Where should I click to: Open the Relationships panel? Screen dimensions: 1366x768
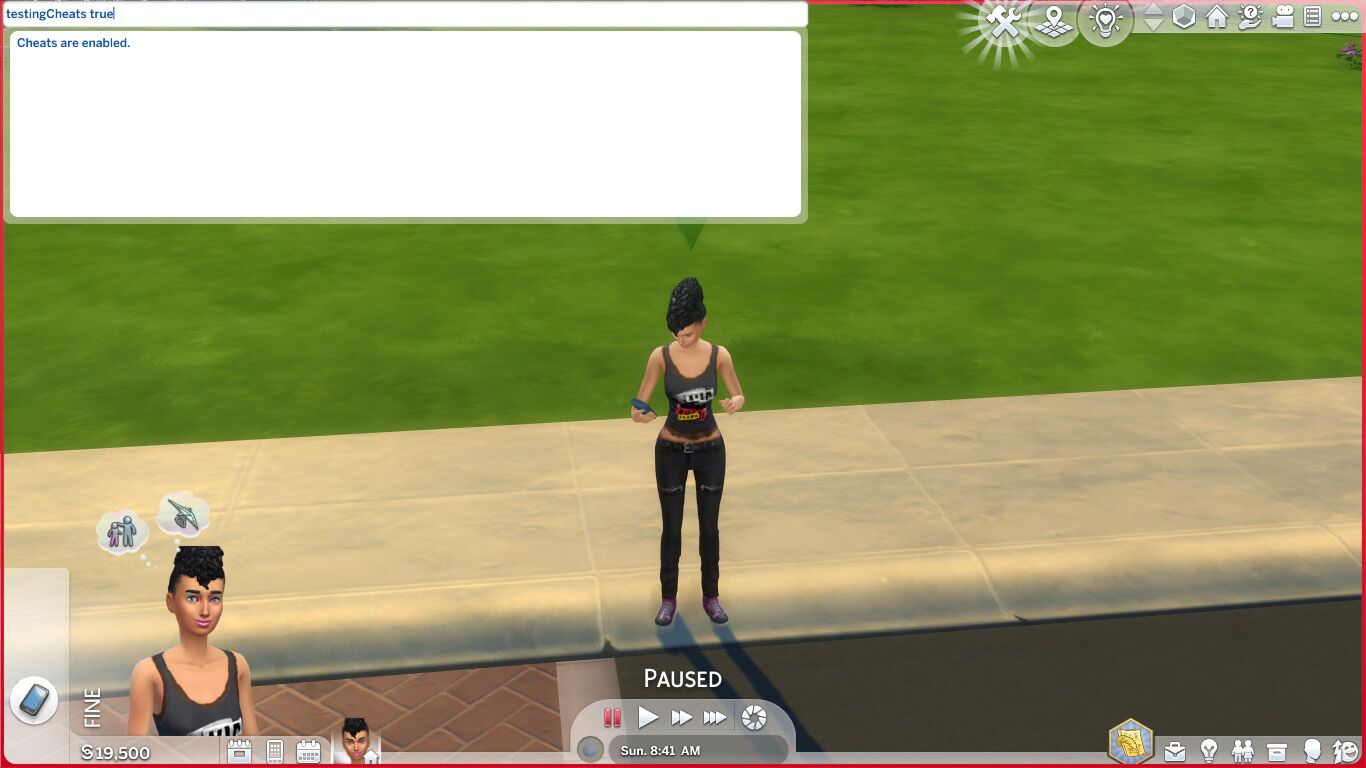tap(1244, 749)
